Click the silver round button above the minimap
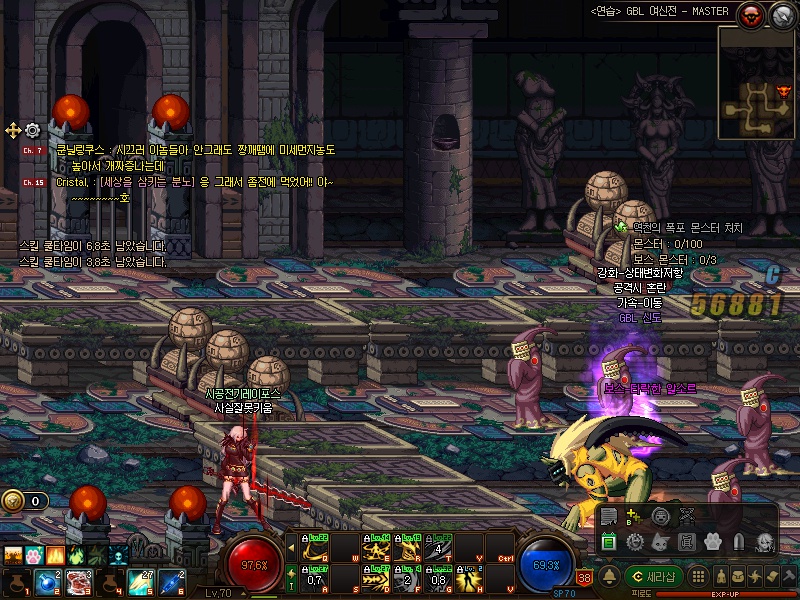 point(780,14)
